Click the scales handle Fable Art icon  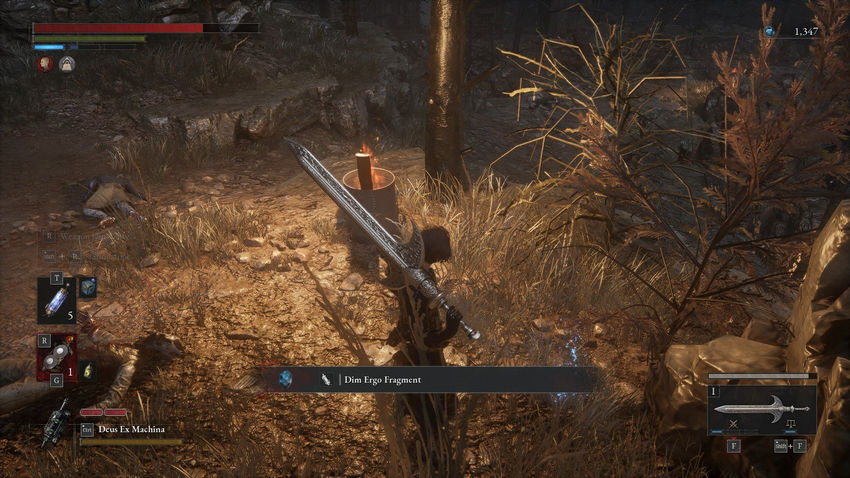tap(778, 425)
